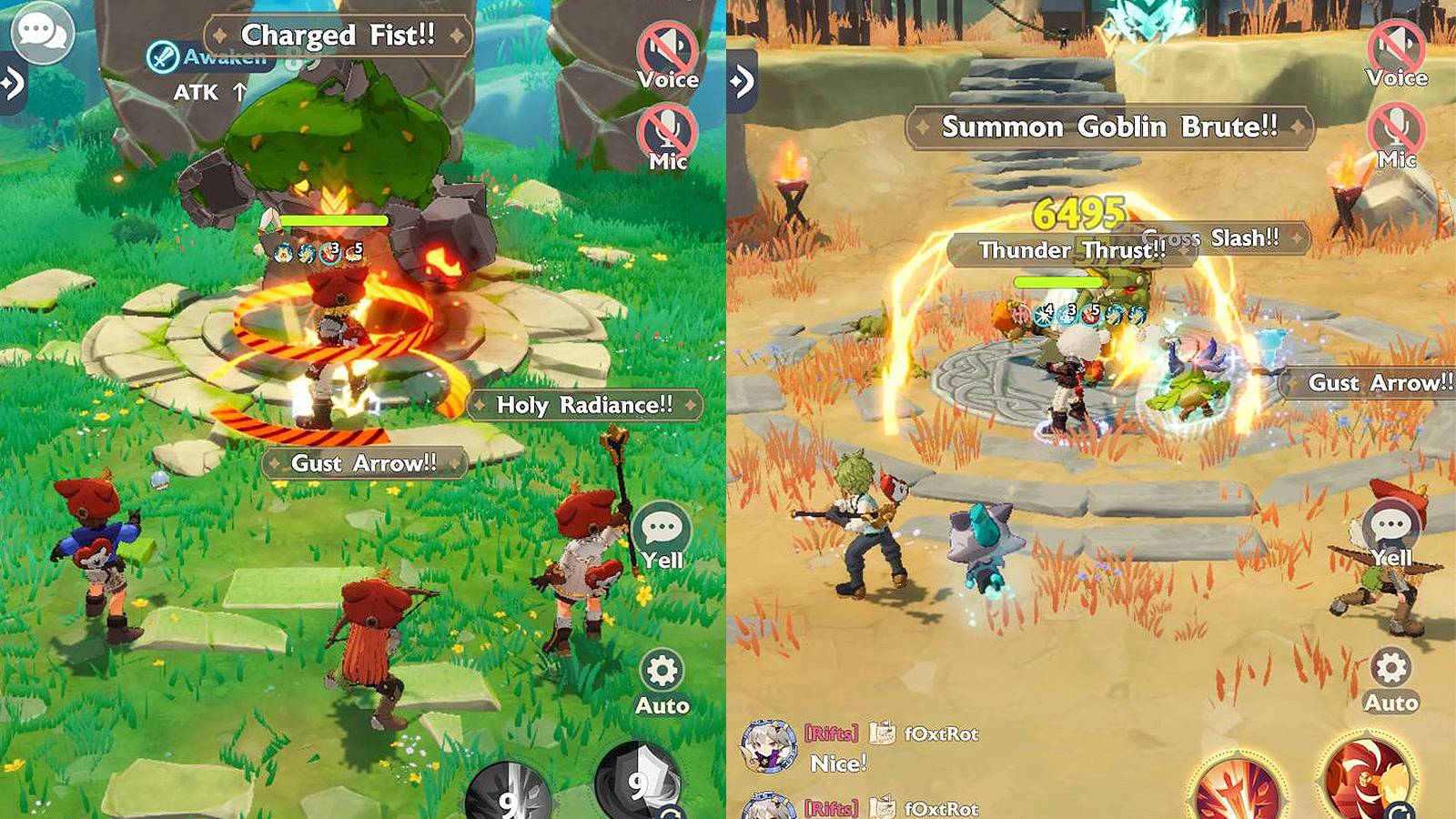Screen dimensions: 1456x819
Task: Tap Yell in the desert goblin battle
Action: click(1390, 535)
